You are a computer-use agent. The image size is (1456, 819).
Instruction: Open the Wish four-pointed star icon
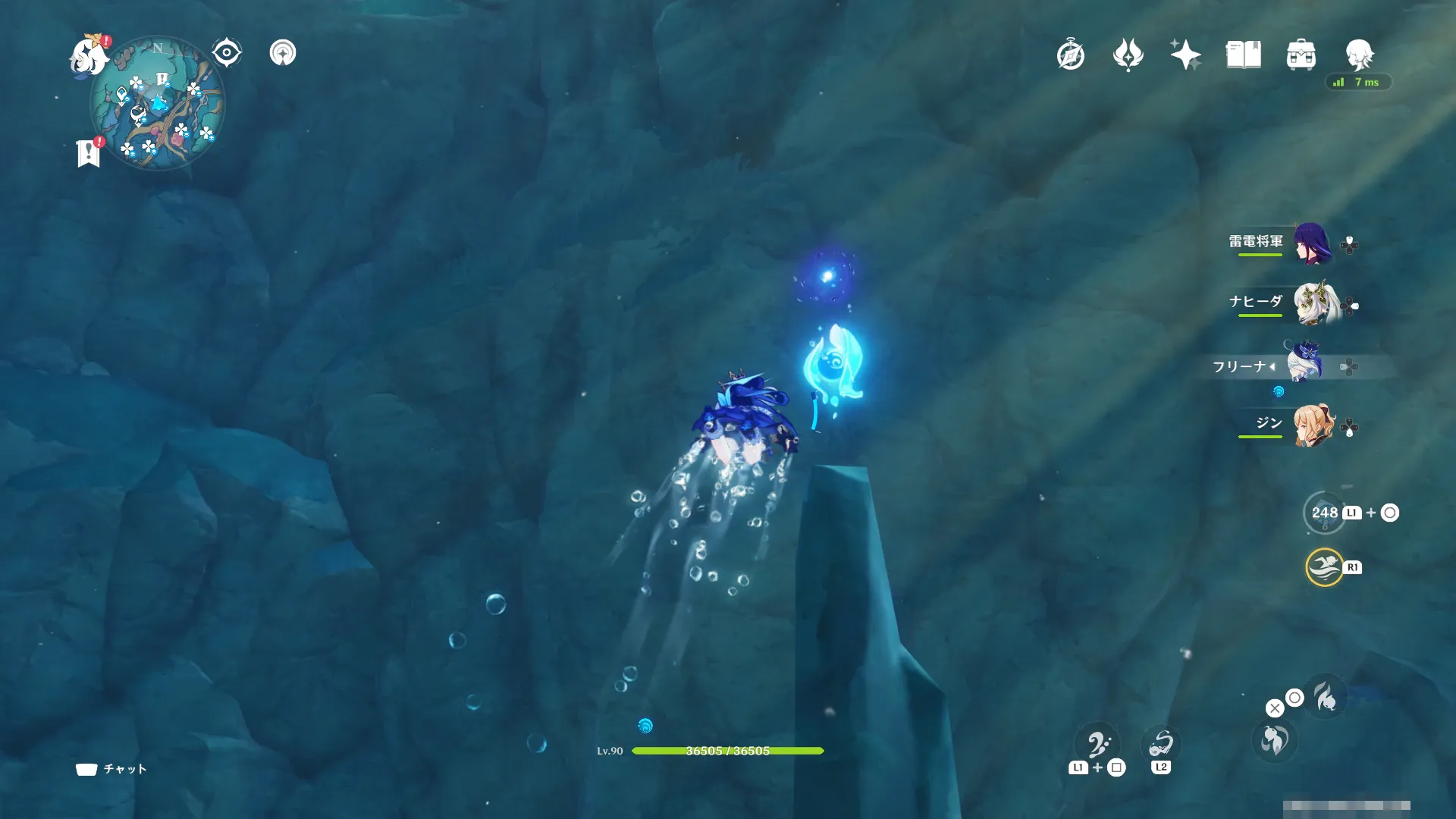pyautogui.click(x=1185, y=55)
